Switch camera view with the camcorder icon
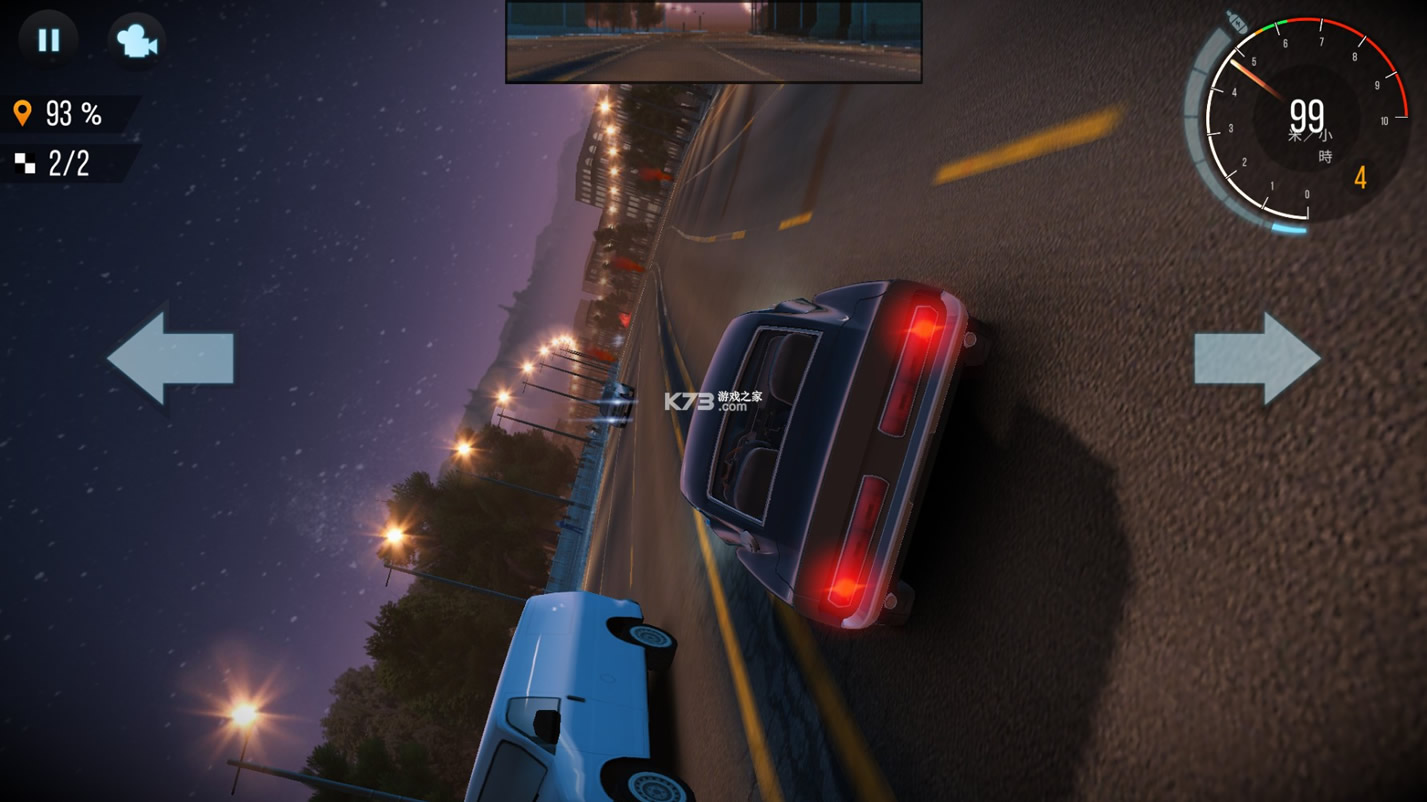Viewport: 1427px width, 802px height. click(x=136, y=40)
